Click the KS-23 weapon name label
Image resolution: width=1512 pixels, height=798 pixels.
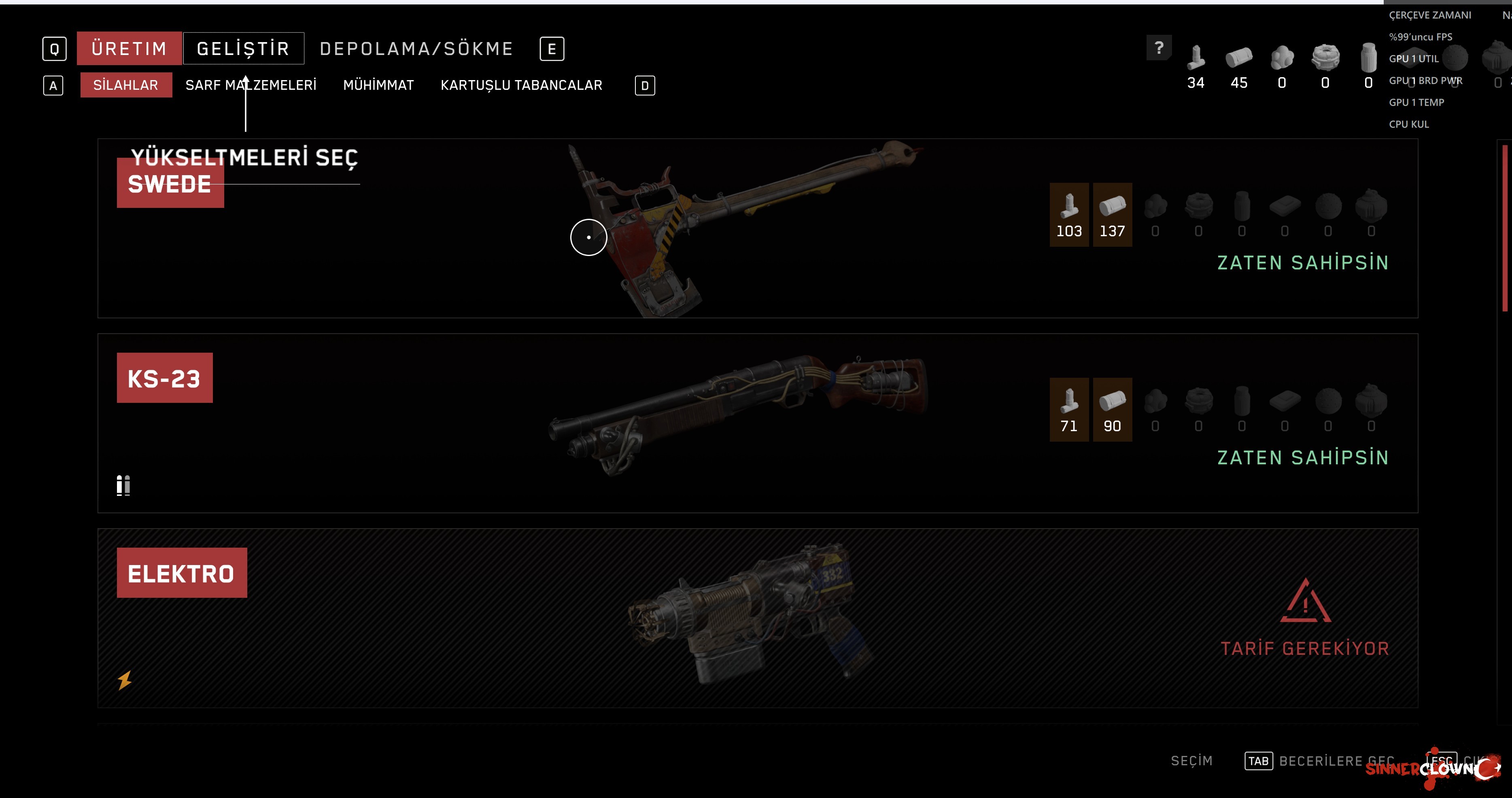(x=164, y=377)
